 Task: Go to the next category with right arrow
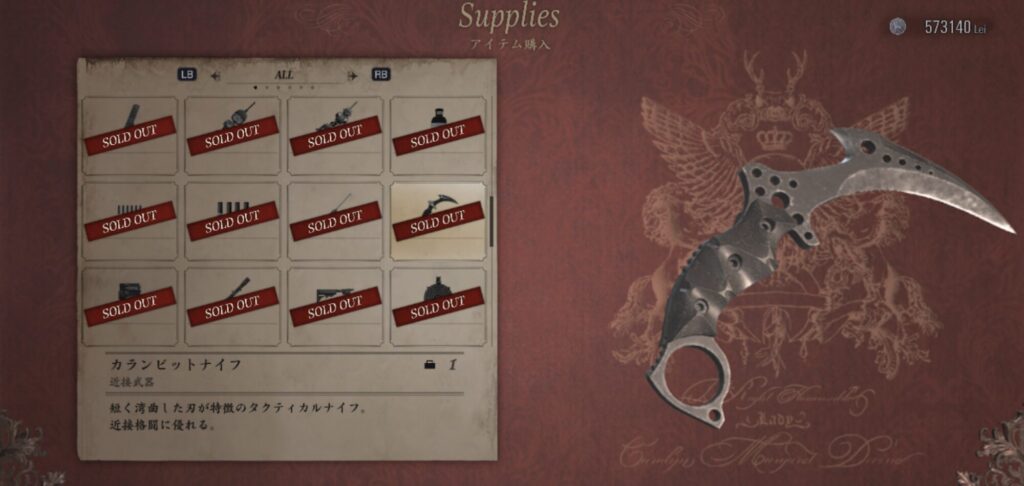point(351,74)
